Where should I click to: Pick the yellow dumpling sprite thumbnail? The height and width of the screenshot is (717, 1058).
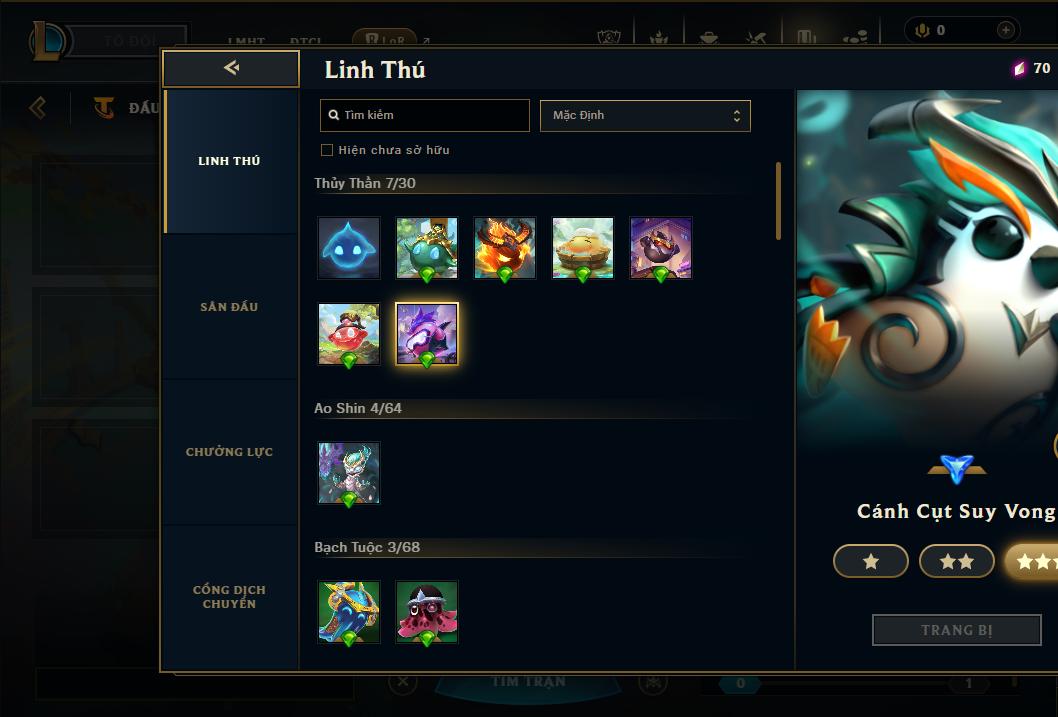click(583, 248)
